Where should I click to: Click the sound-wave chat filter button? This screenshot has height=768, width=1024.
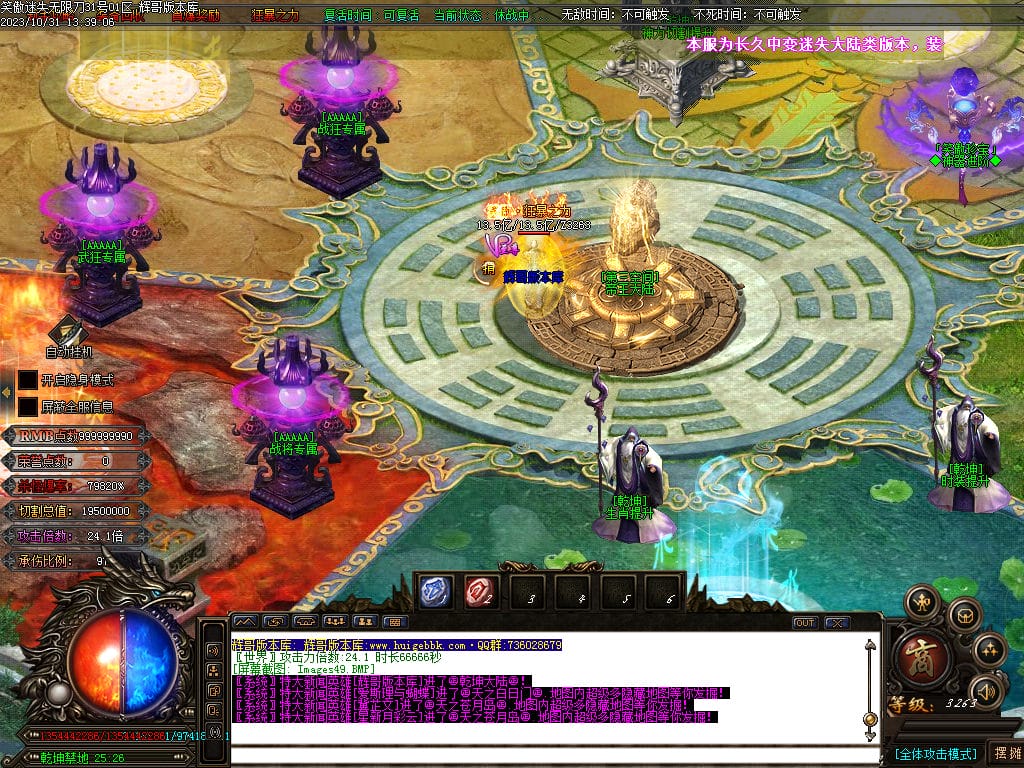(213, 649)
